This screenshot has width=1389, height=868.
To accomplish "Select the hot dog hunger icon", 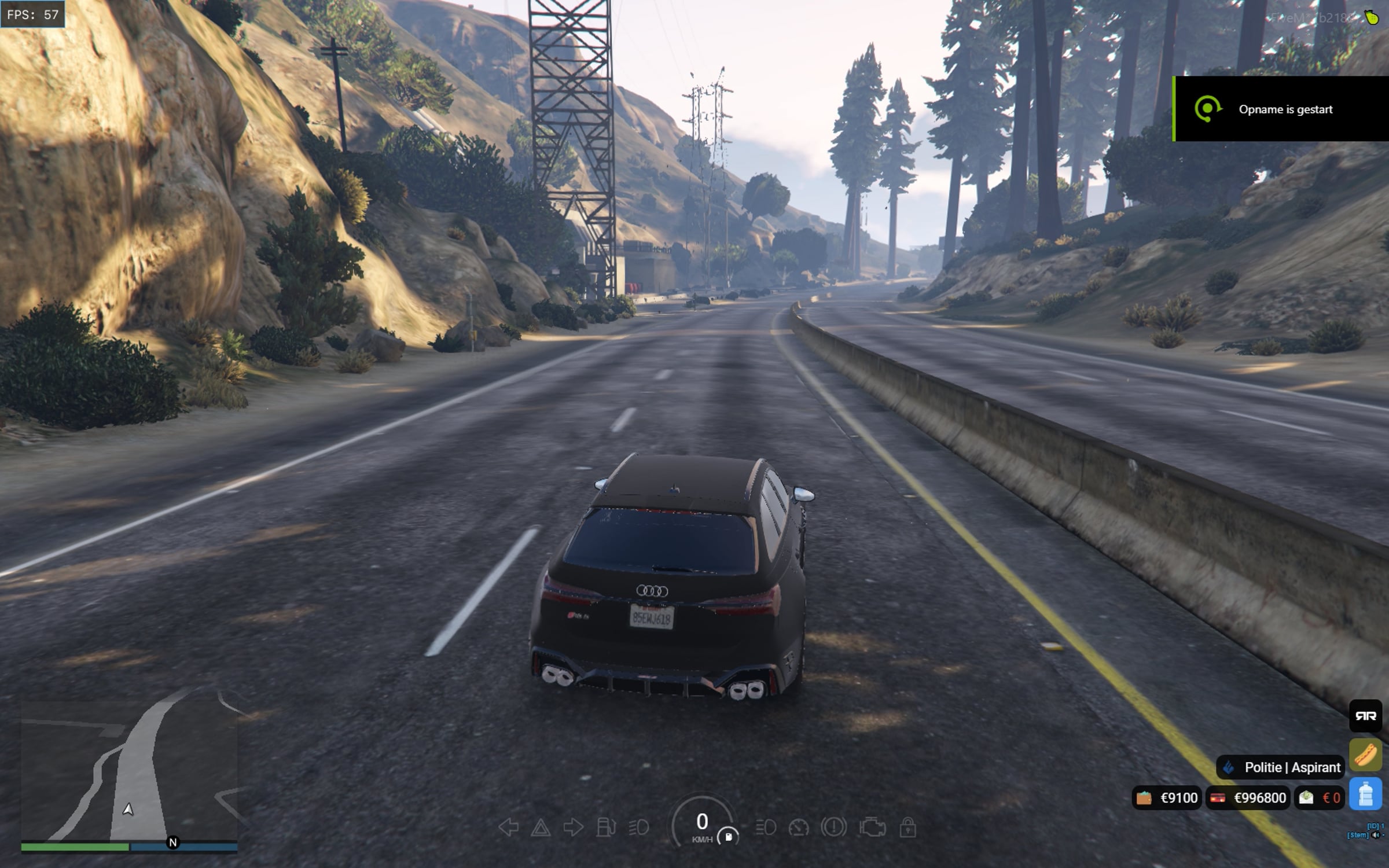I will click(x=1365, y=755).
